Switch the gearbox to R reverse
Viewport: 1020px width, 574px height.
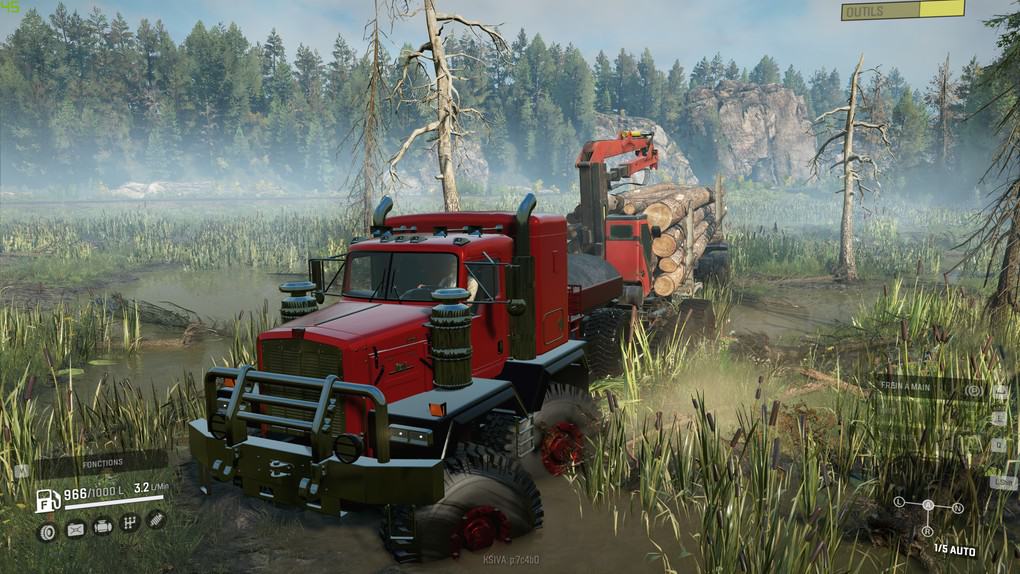[x=927, y=531]
